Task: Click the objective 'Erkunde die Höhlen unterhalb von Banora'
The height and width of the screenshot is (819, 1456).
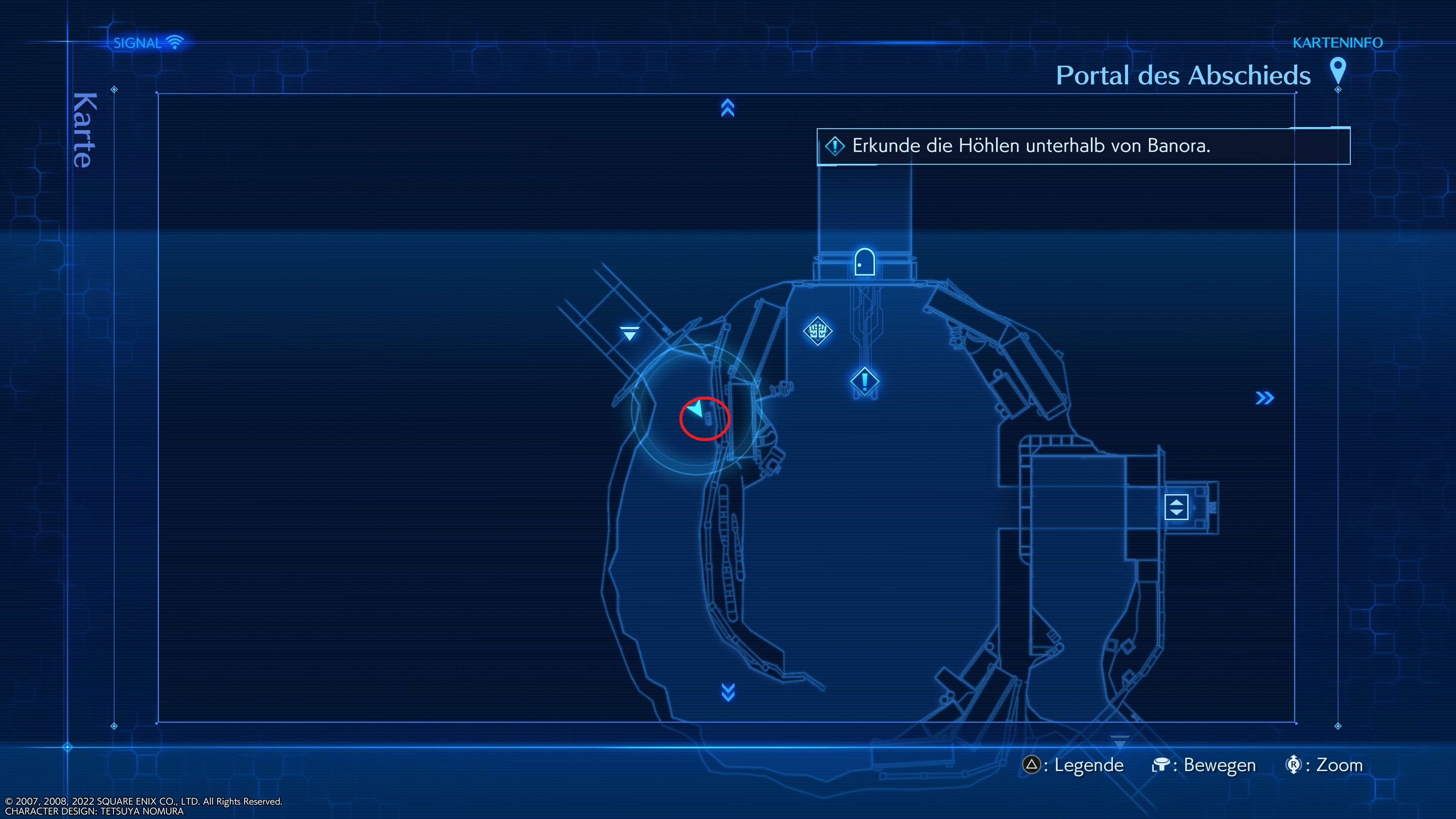Action: 1031,146
